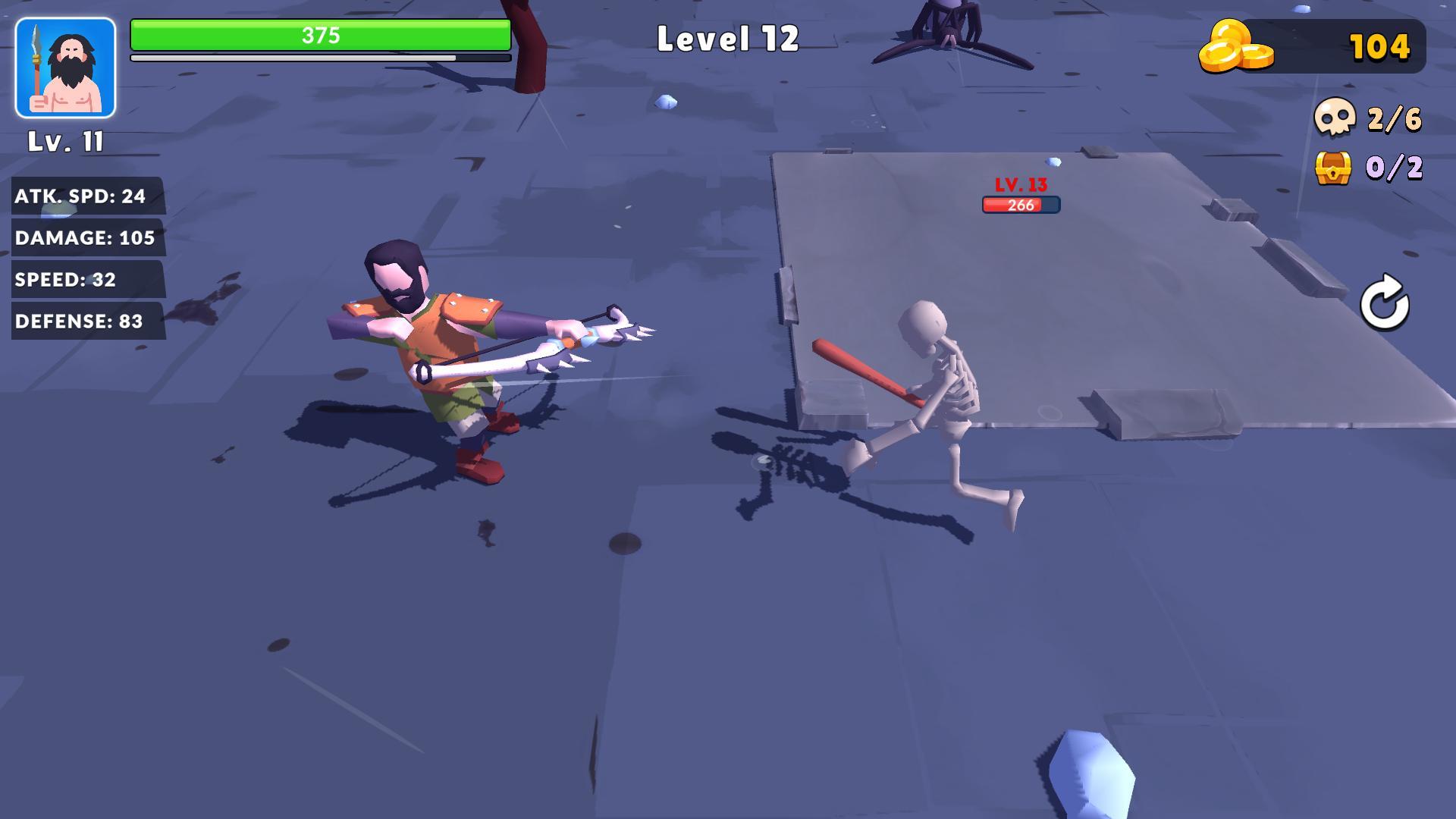Expand the DAMAGE: 105 stat row
Screen dimensions: 1456x819
pos(84,238)
